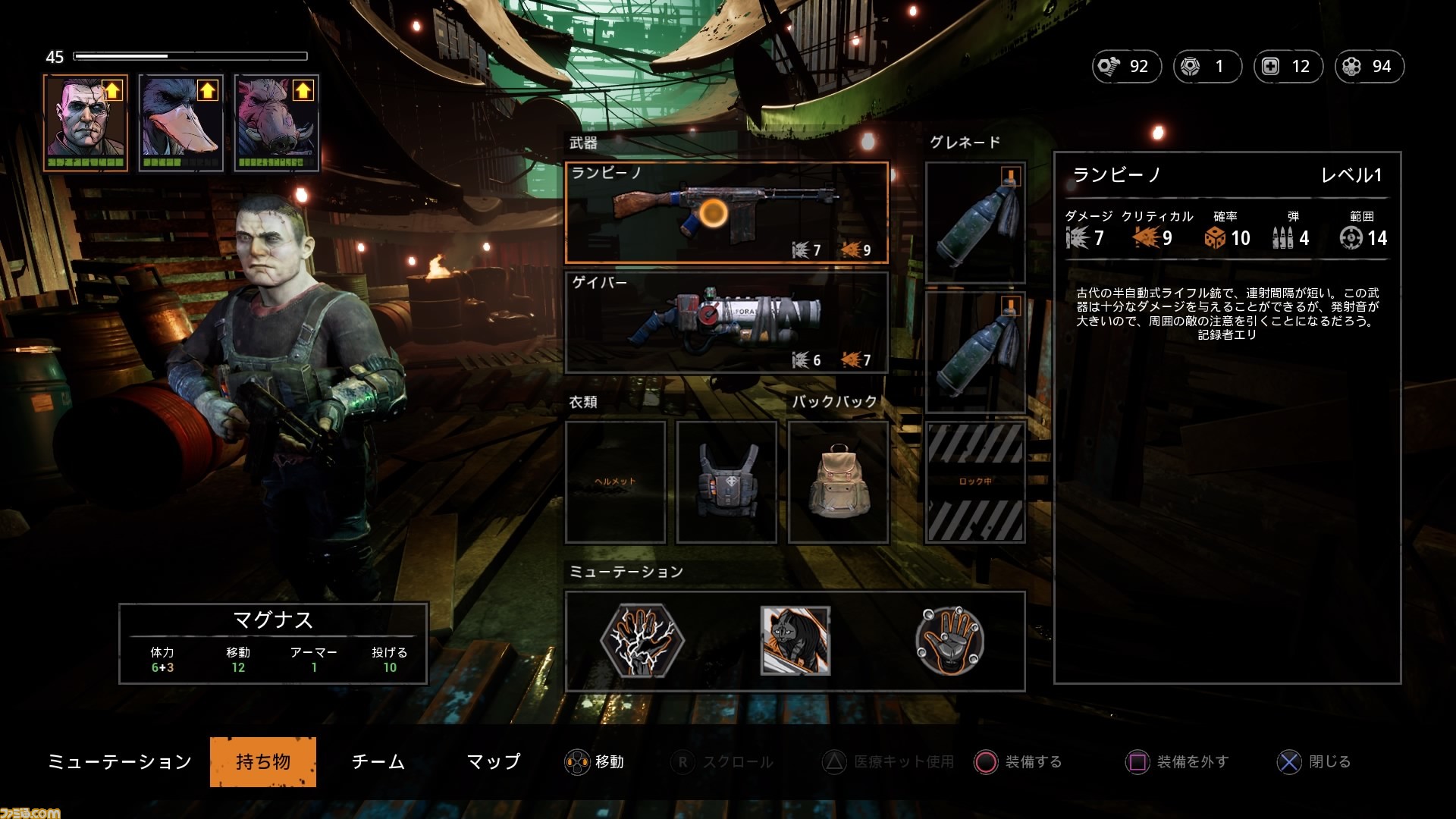Choose the empty ヘルメット helmet slot
Viewport: 1456px width, 819px height.
615,482
